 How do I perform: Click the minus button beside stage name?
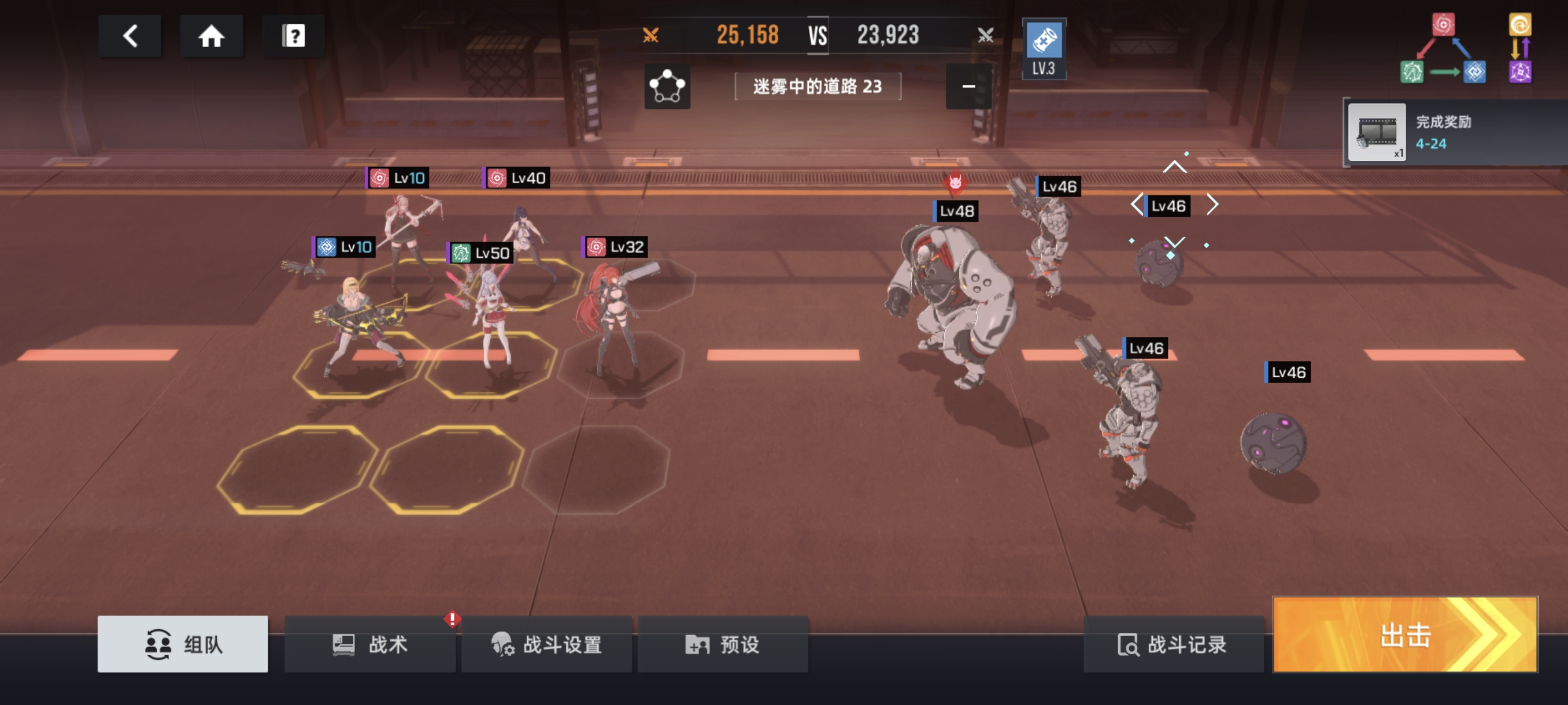click(968, 86)
